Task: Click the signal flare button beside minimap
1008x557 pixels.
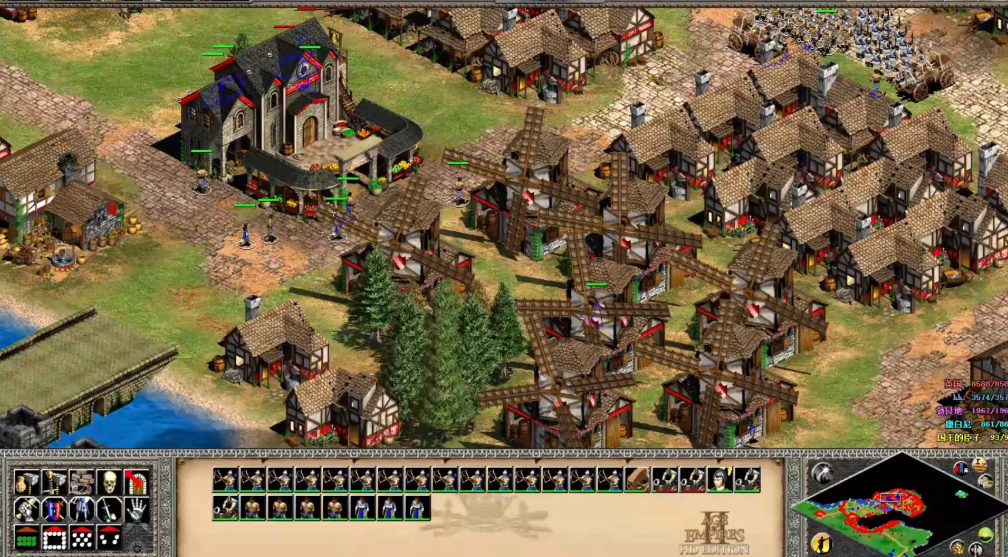Action: (824, 474)
